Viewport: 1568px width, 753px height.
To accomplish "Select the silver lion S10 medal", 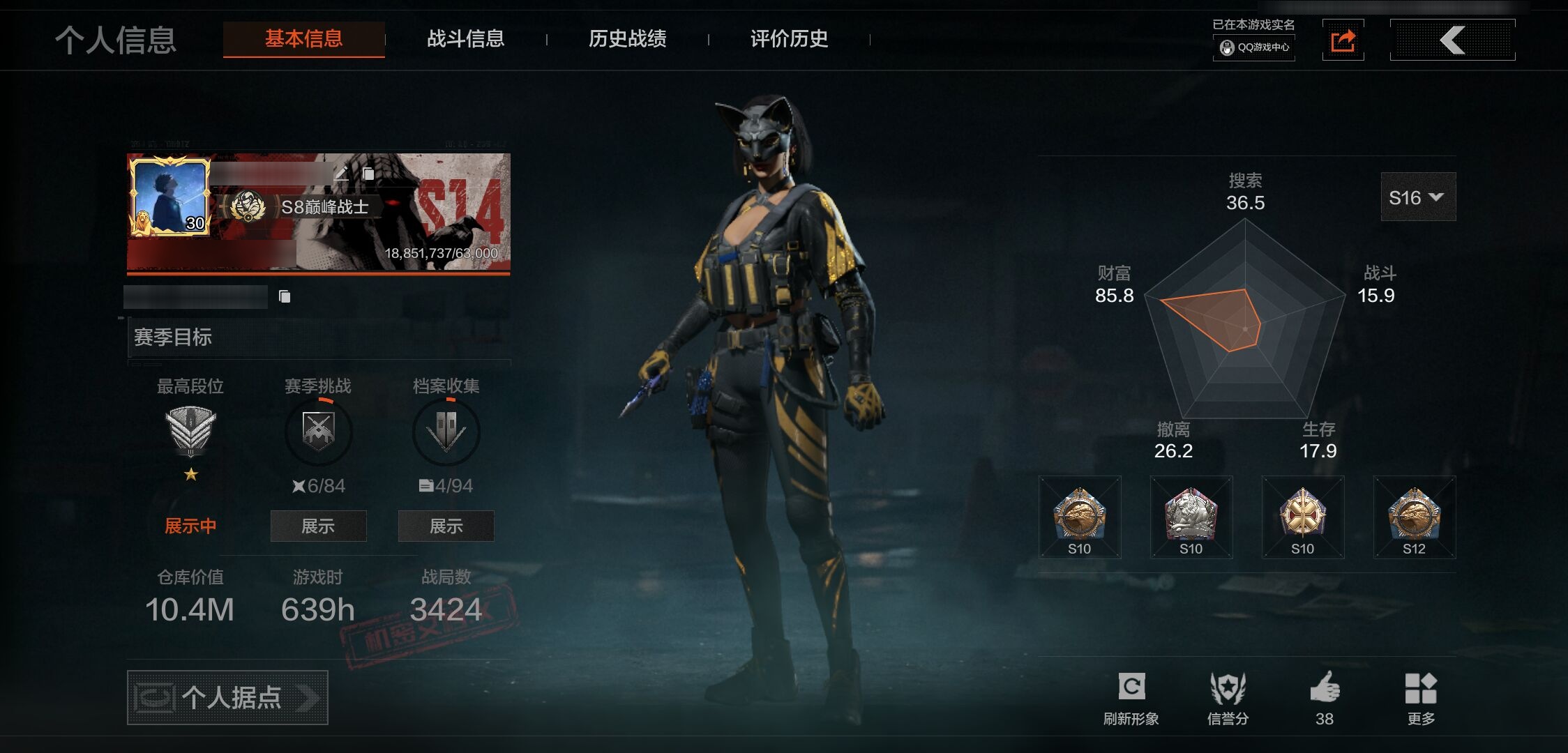I will [x=1191, y=517].
